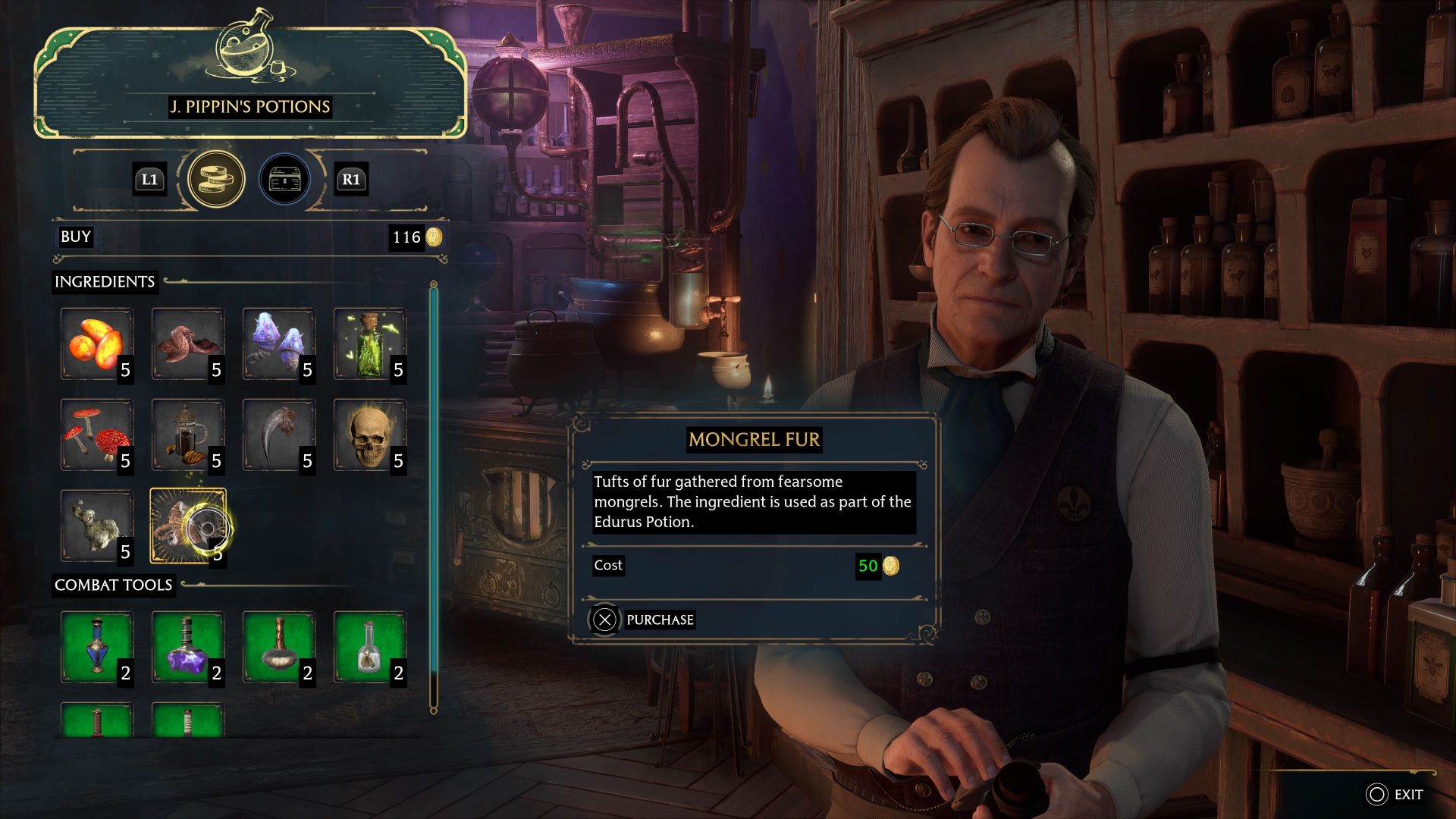The height and width of the screenshot is (819, 1456).
Task: Select the orange seed pods ingredient
Action: (96, 343)
